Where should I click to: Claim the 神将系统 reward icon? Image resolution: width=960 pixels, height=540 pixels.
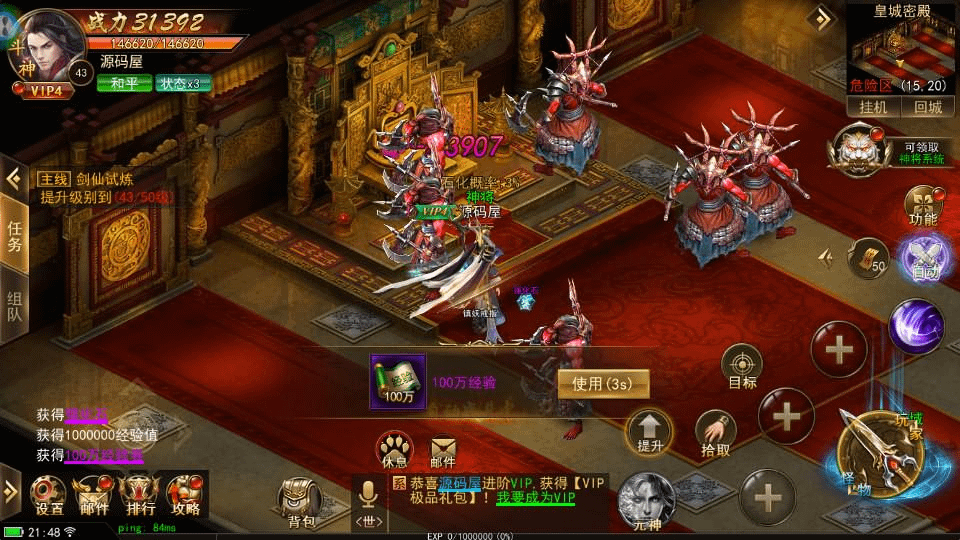[x=859, y=151]
